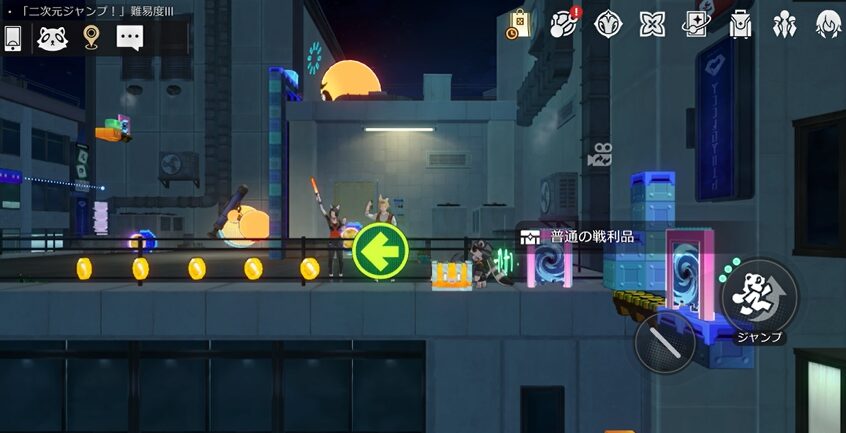The image size is (846, 433).
Task: Show the location pin map marker
Action: [91, 38]
